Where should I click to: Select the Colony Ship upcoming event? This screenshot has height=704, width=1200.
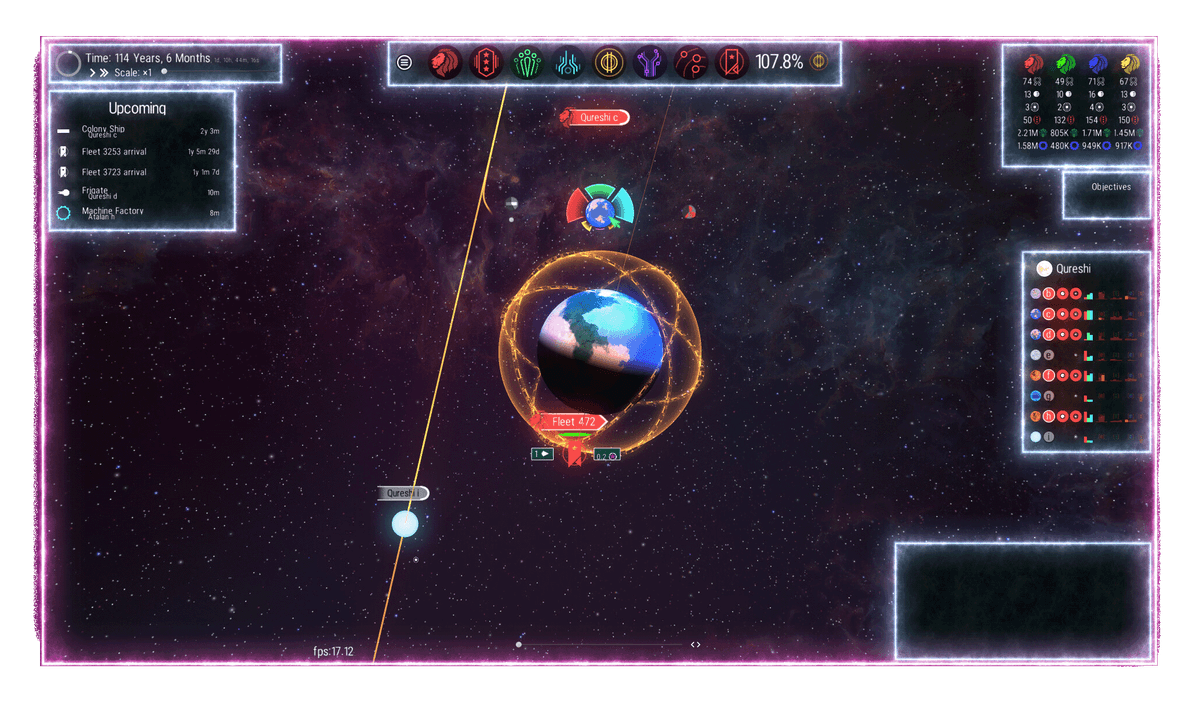(x=140, y=131)
